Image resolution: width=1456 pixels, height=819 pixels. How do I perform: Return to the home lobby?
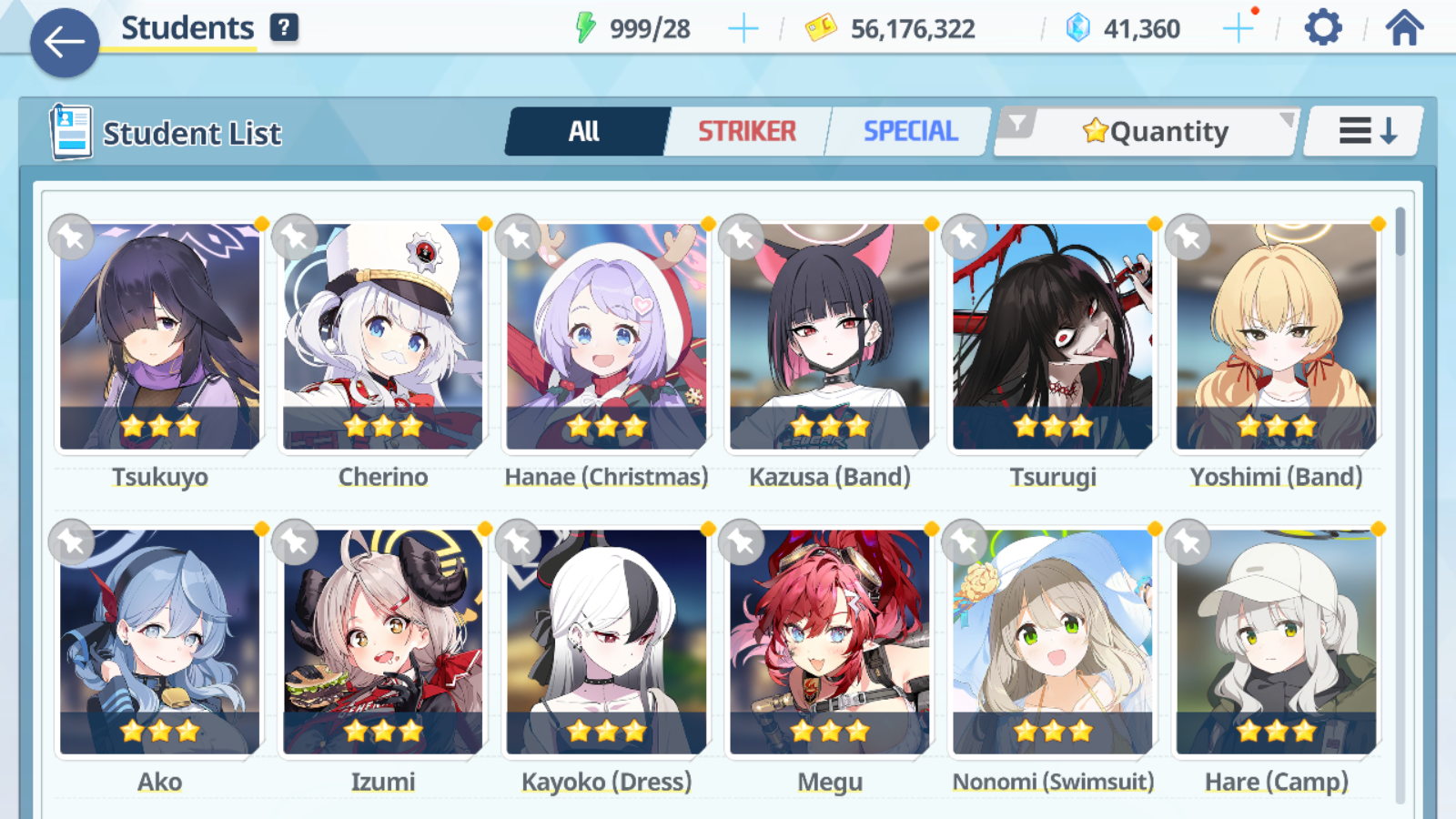(x=1404, y=28)
